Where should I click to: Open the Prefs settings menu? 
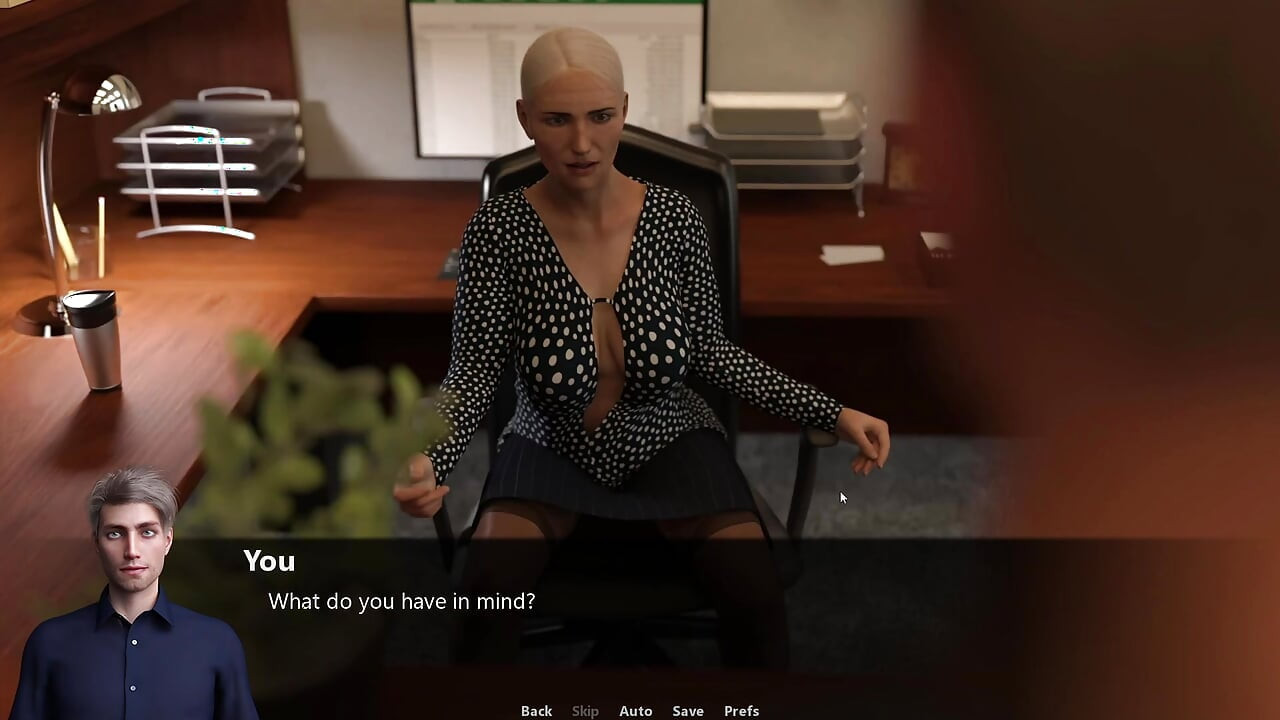pos(741,710)
